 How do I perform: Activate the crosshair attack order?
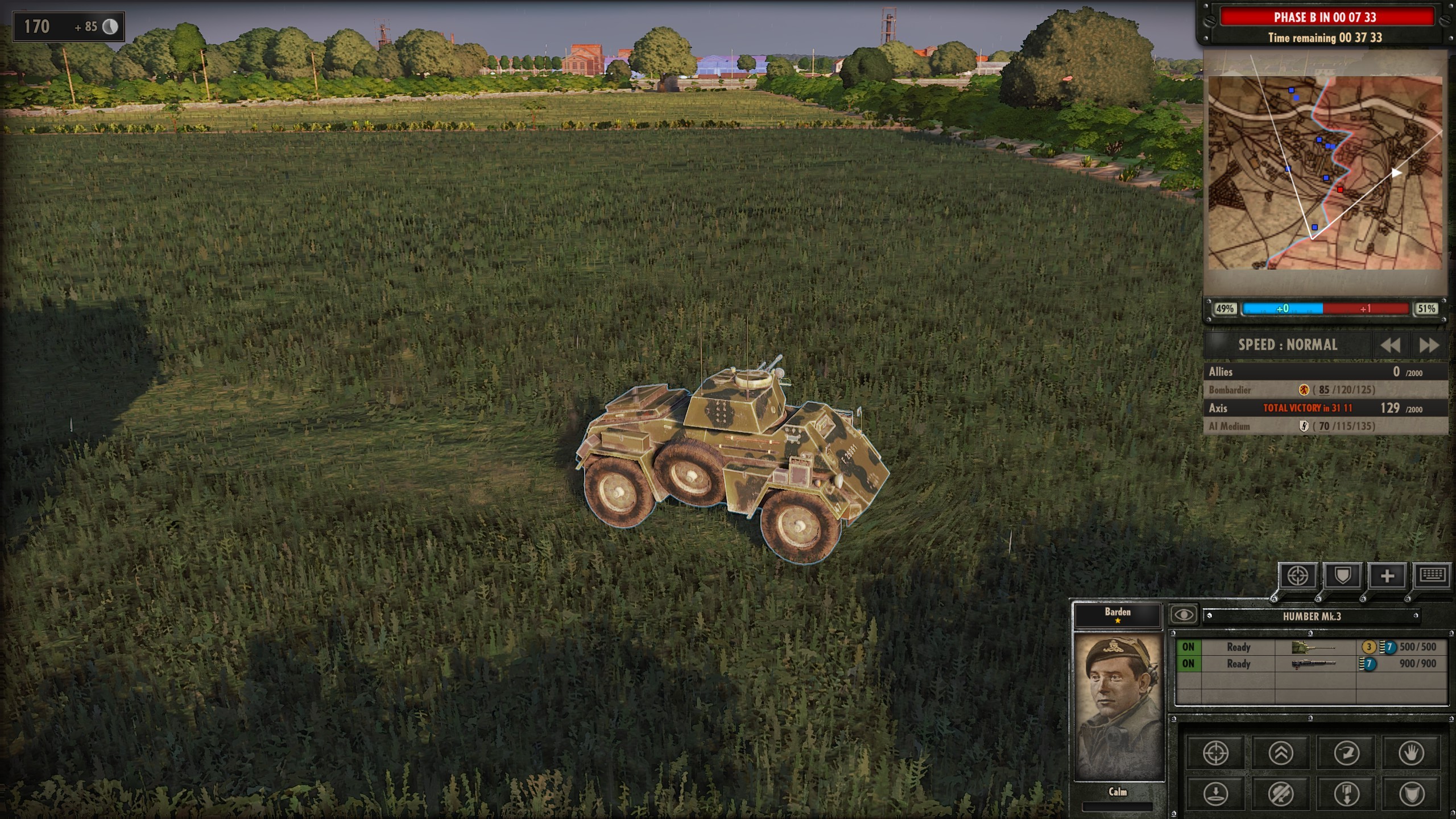pos(1215,753)
